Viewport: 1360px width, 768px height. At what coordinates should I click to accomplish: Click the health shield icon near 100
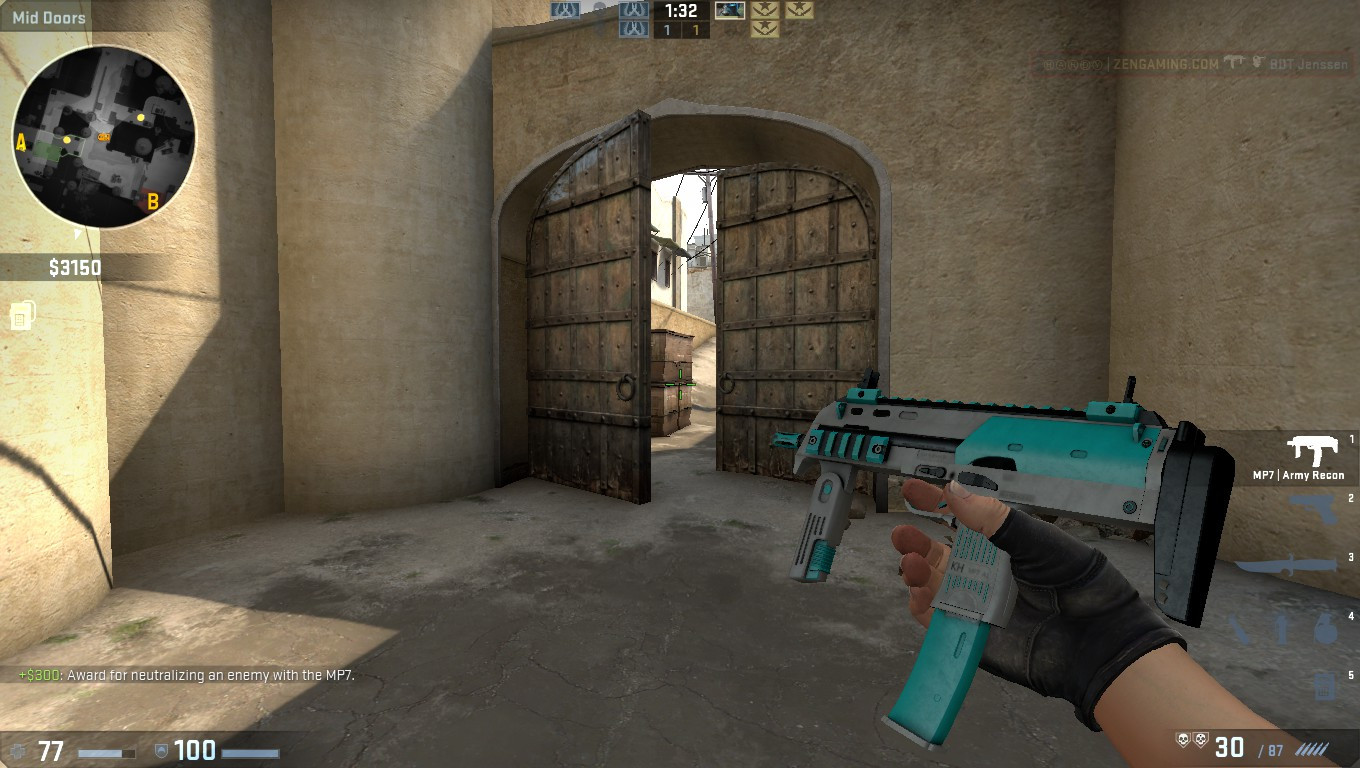(x=162, y=751)
